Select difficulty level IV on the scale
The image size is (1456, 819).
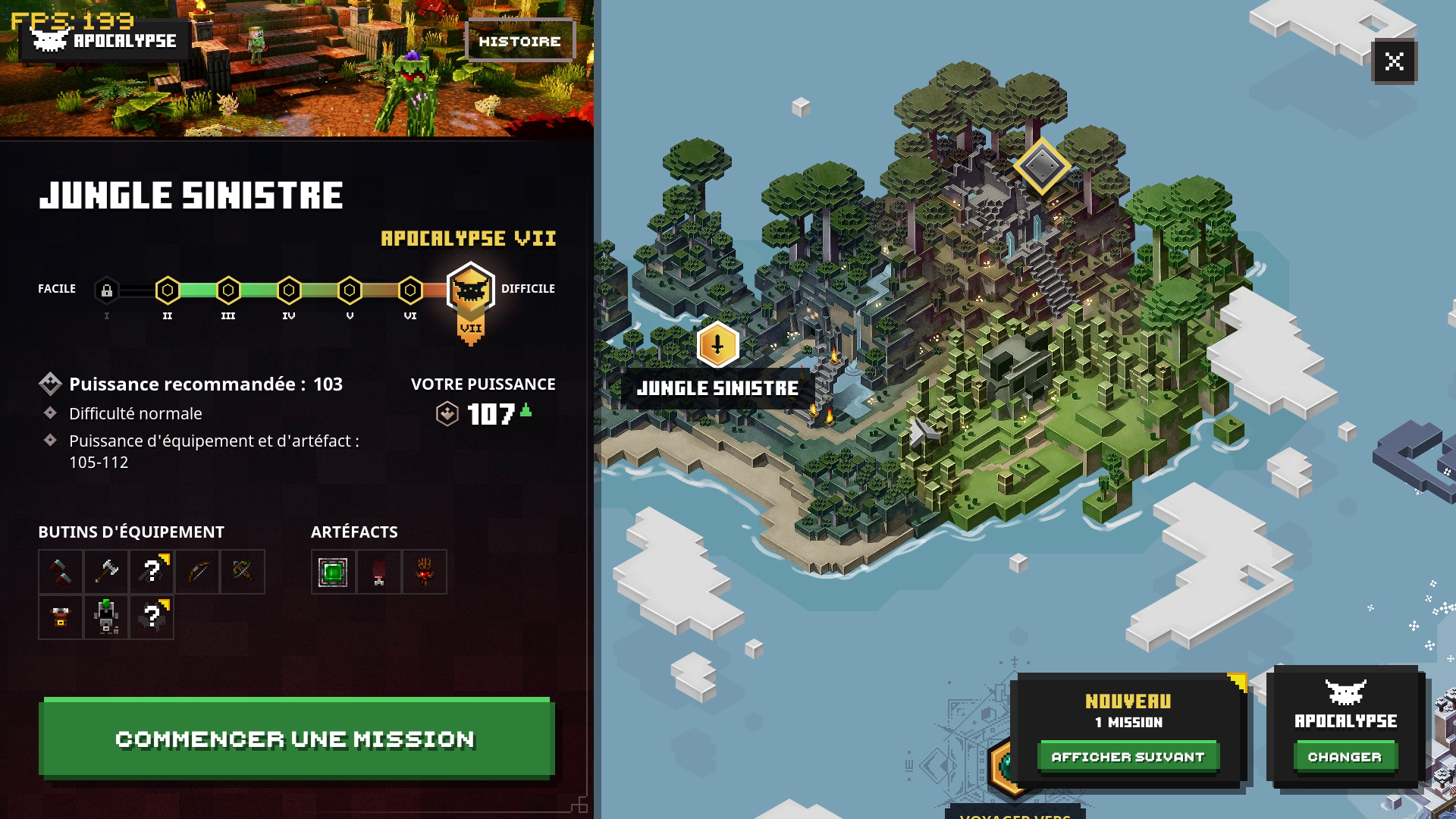[x=288, y=288]
